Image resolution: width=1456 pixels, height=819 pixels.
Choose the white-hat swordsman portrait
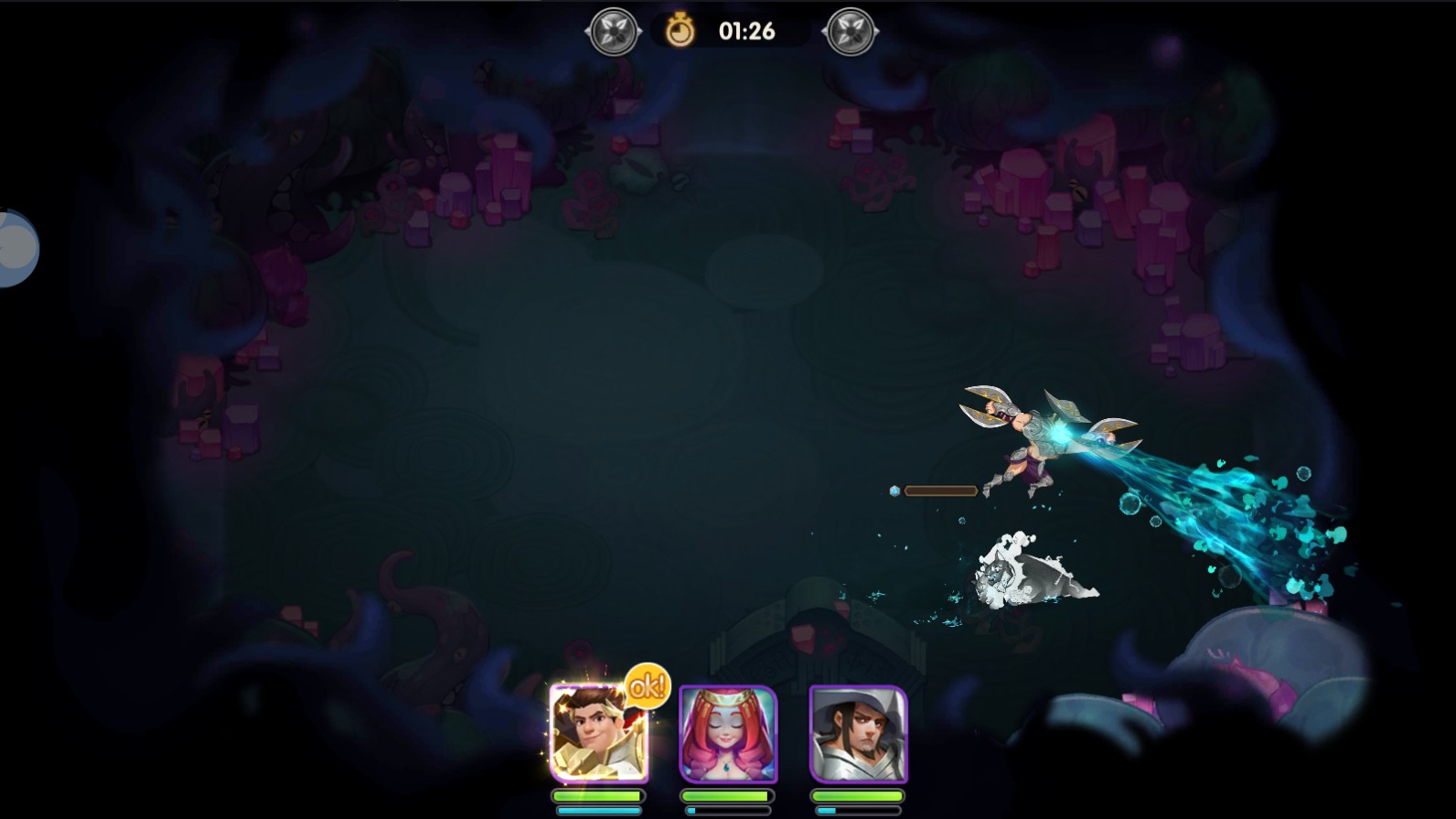tap(858, 735)
